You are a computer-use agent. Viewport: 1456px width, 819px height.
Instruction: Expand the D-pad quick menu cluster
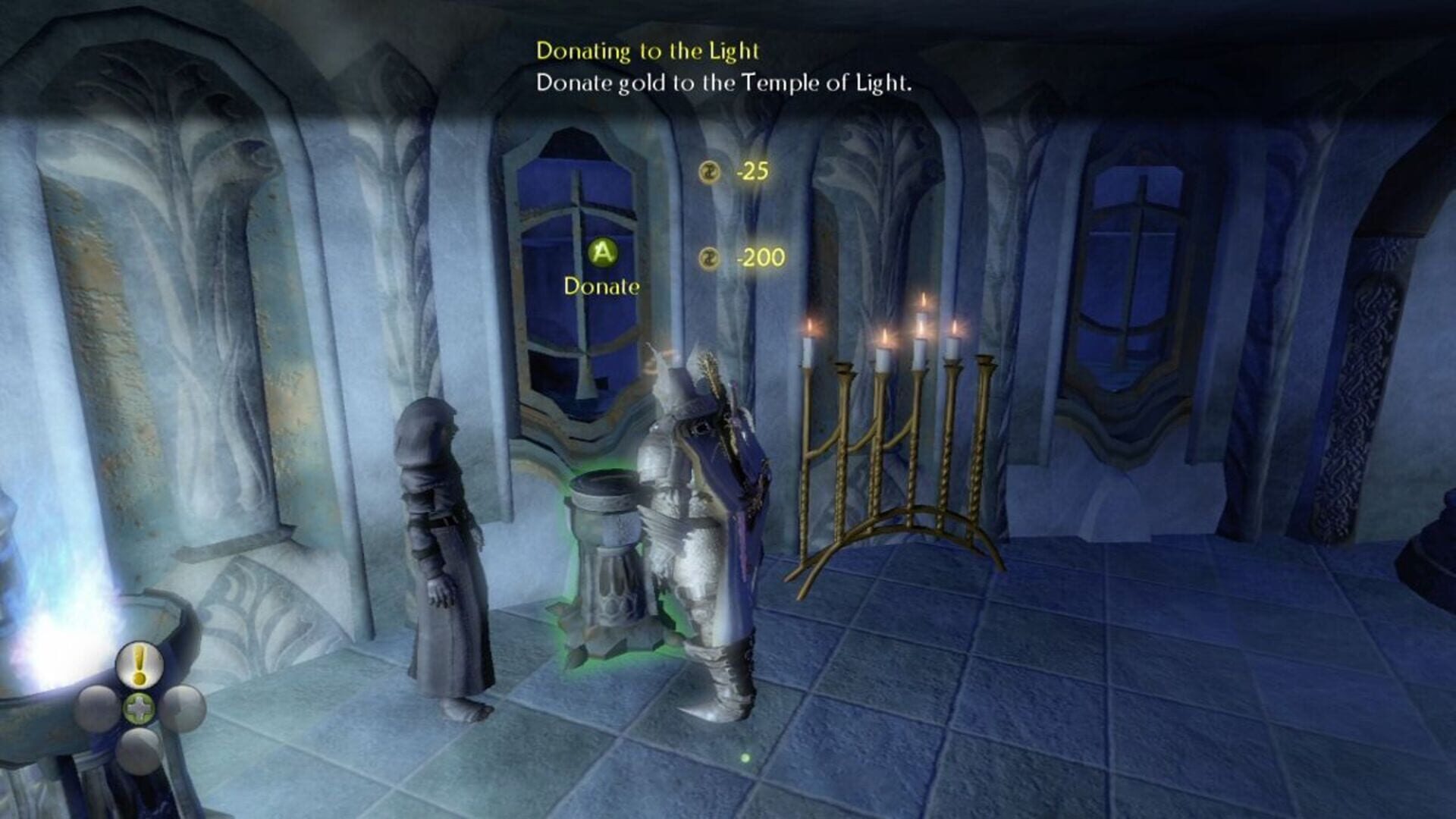tap(140, 706)
